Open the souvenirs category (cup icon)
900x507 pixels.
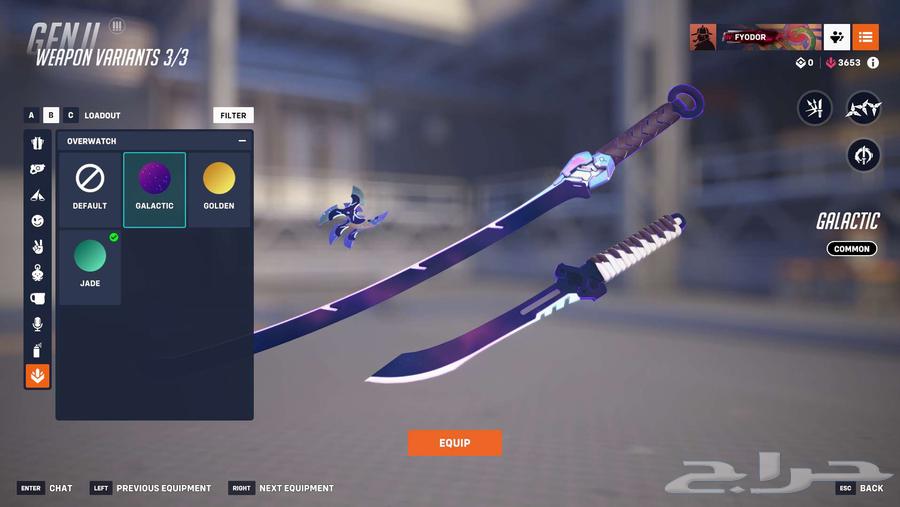pos(38,298)
